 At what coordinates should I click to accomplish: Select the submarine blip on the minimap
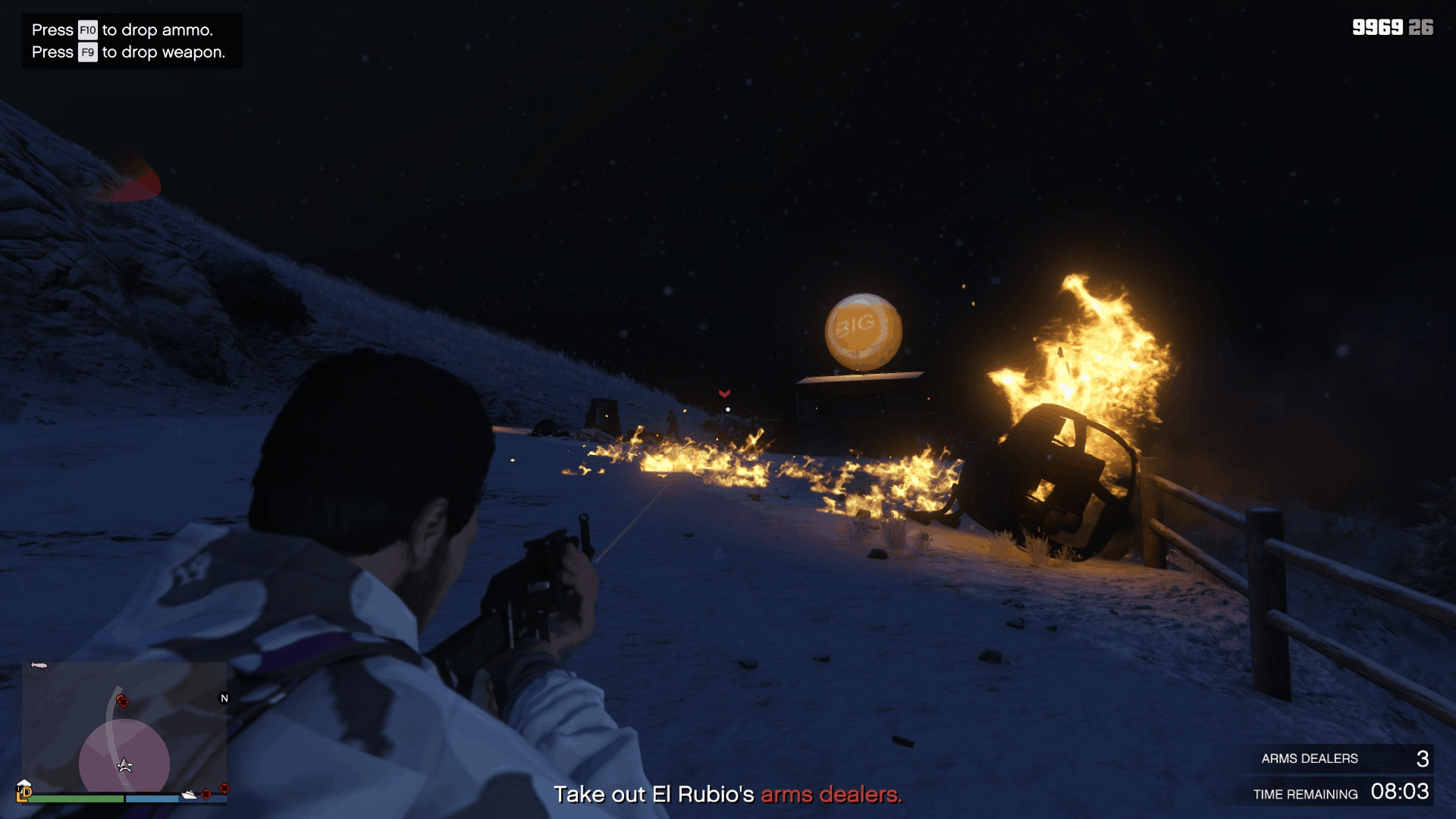[x=39, y=665]
